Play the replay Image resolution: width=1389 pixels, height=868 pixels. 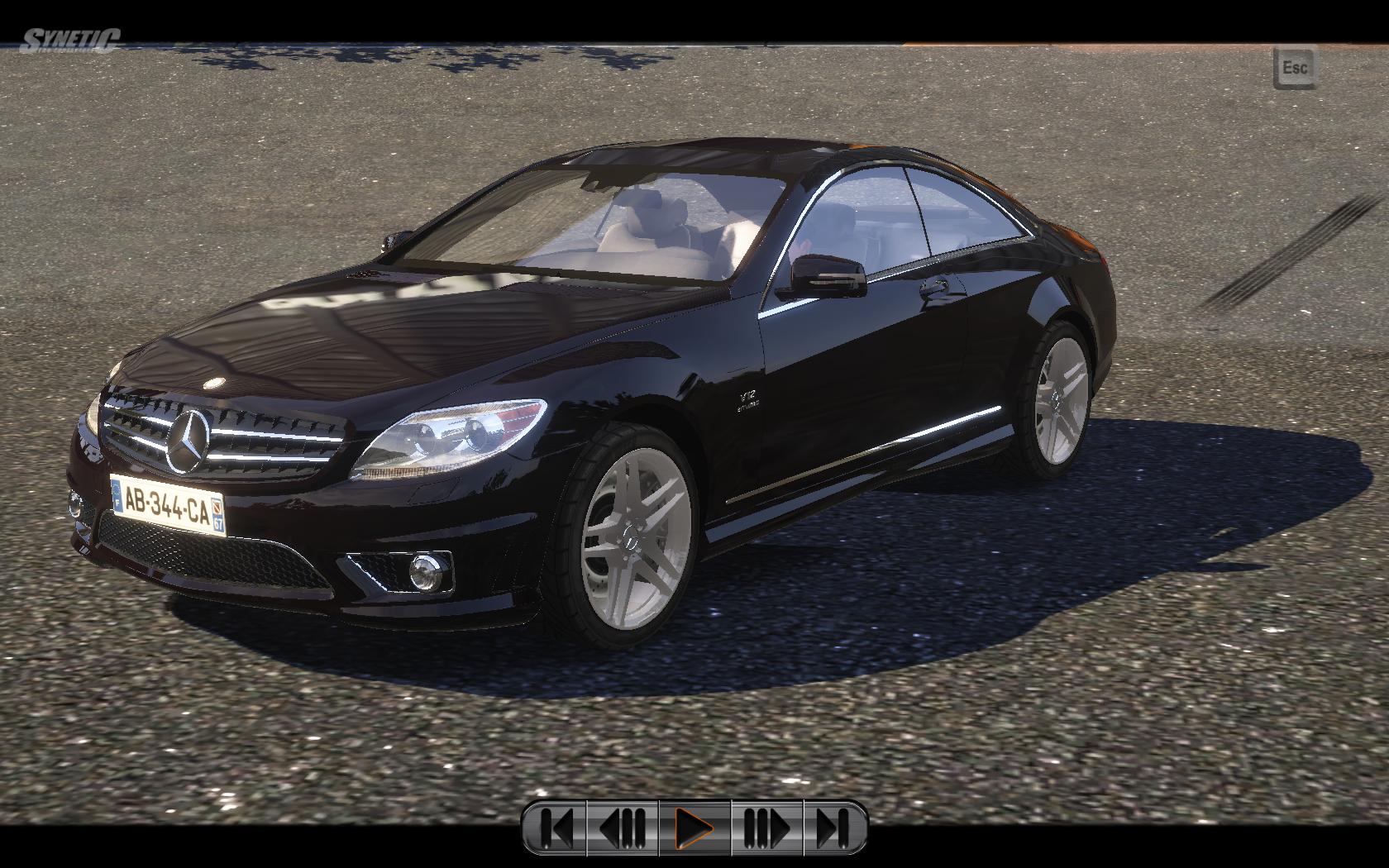coord(694,827)
